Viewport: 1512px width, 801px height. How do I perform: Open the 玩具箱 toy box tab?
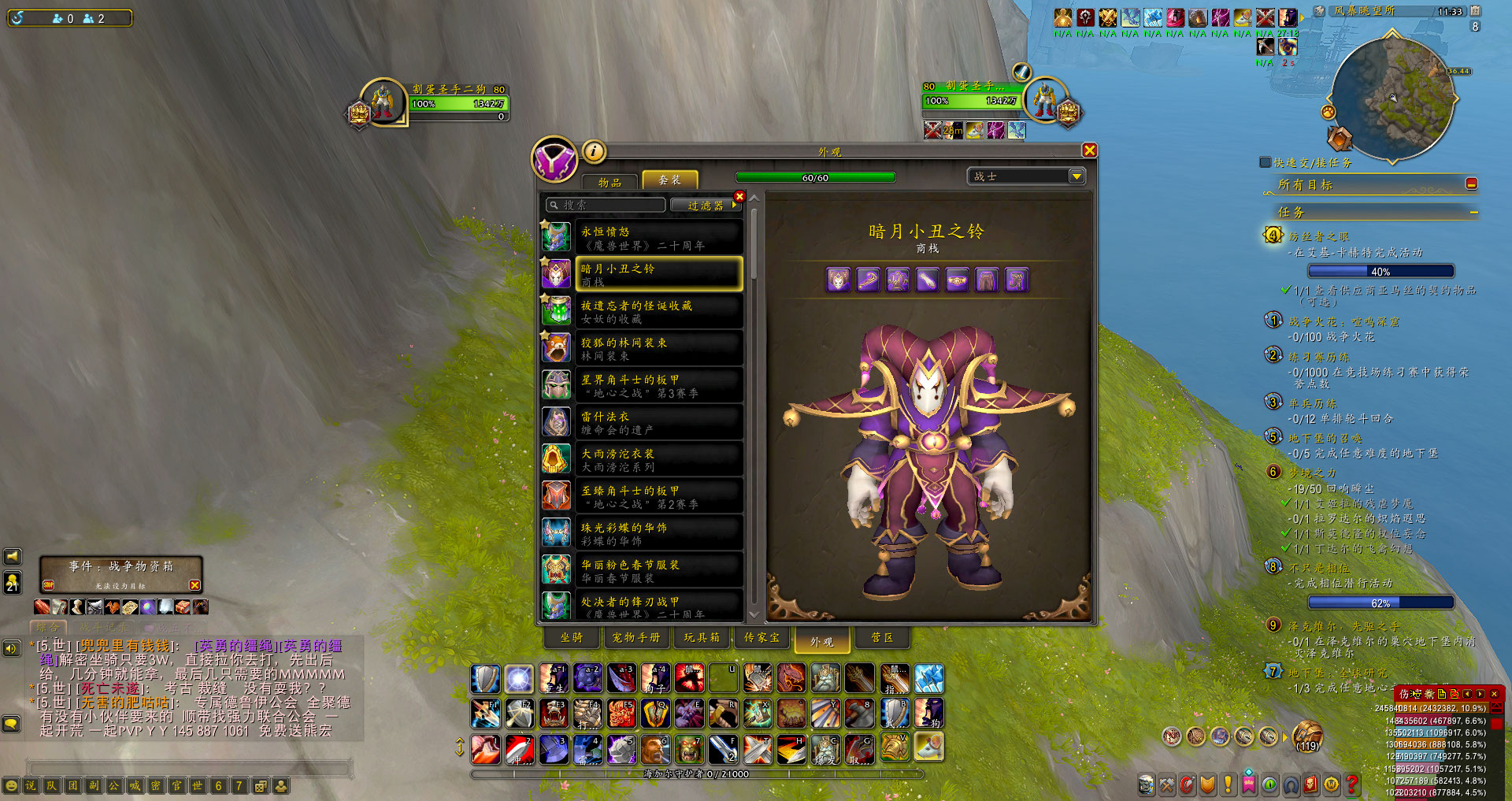[x=701, y=638]
